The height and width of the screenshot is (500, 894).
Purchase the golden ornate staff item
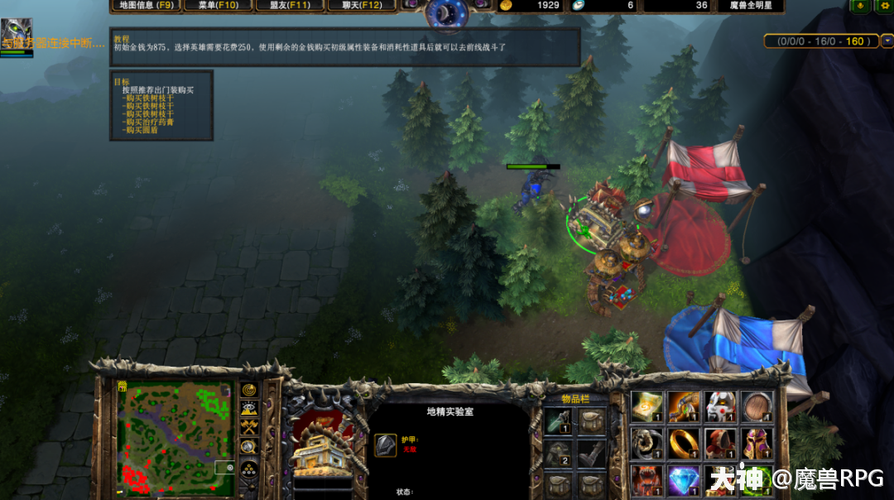click(685, 406)
